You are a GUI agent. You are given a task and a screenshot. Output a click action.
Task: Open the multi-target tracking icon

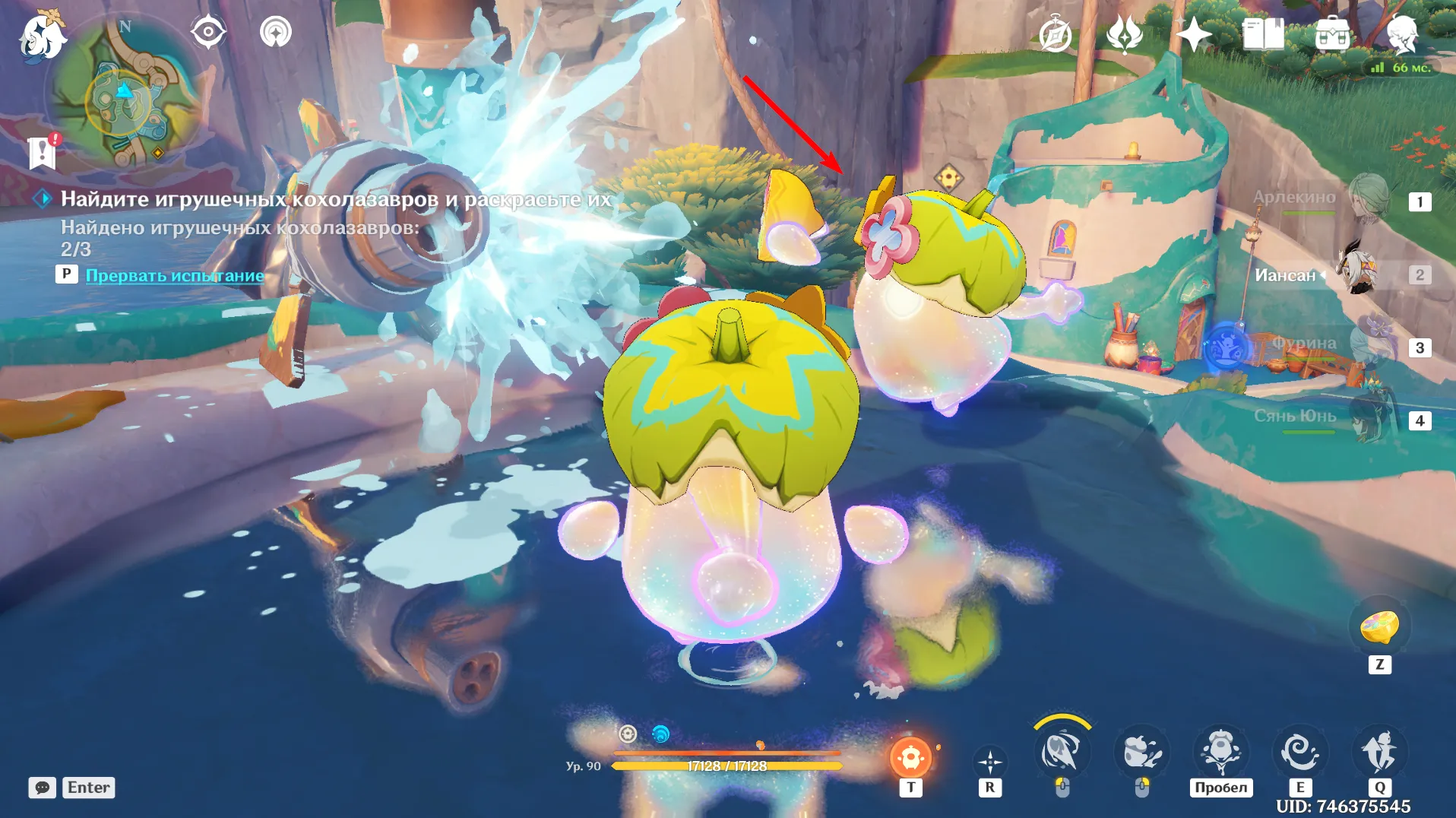275,32
